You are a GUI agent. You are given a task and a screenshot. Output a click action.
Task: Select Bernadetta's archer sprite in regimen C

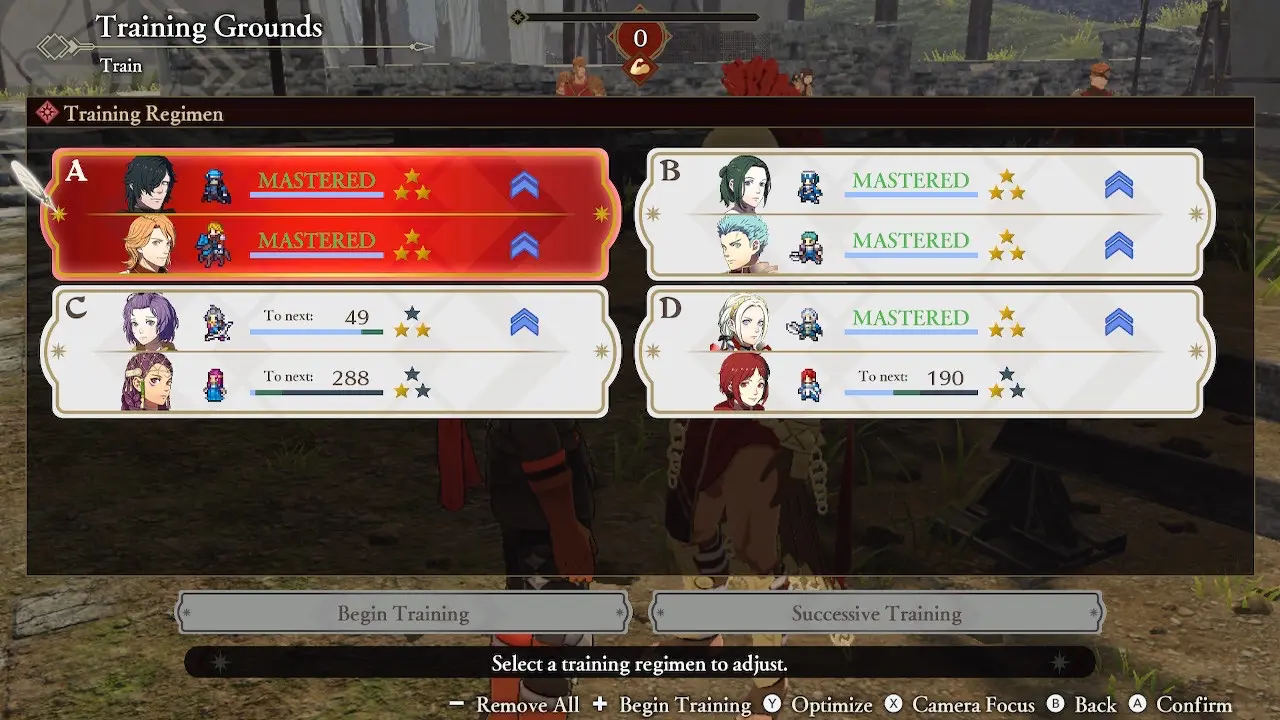(215, 320)
